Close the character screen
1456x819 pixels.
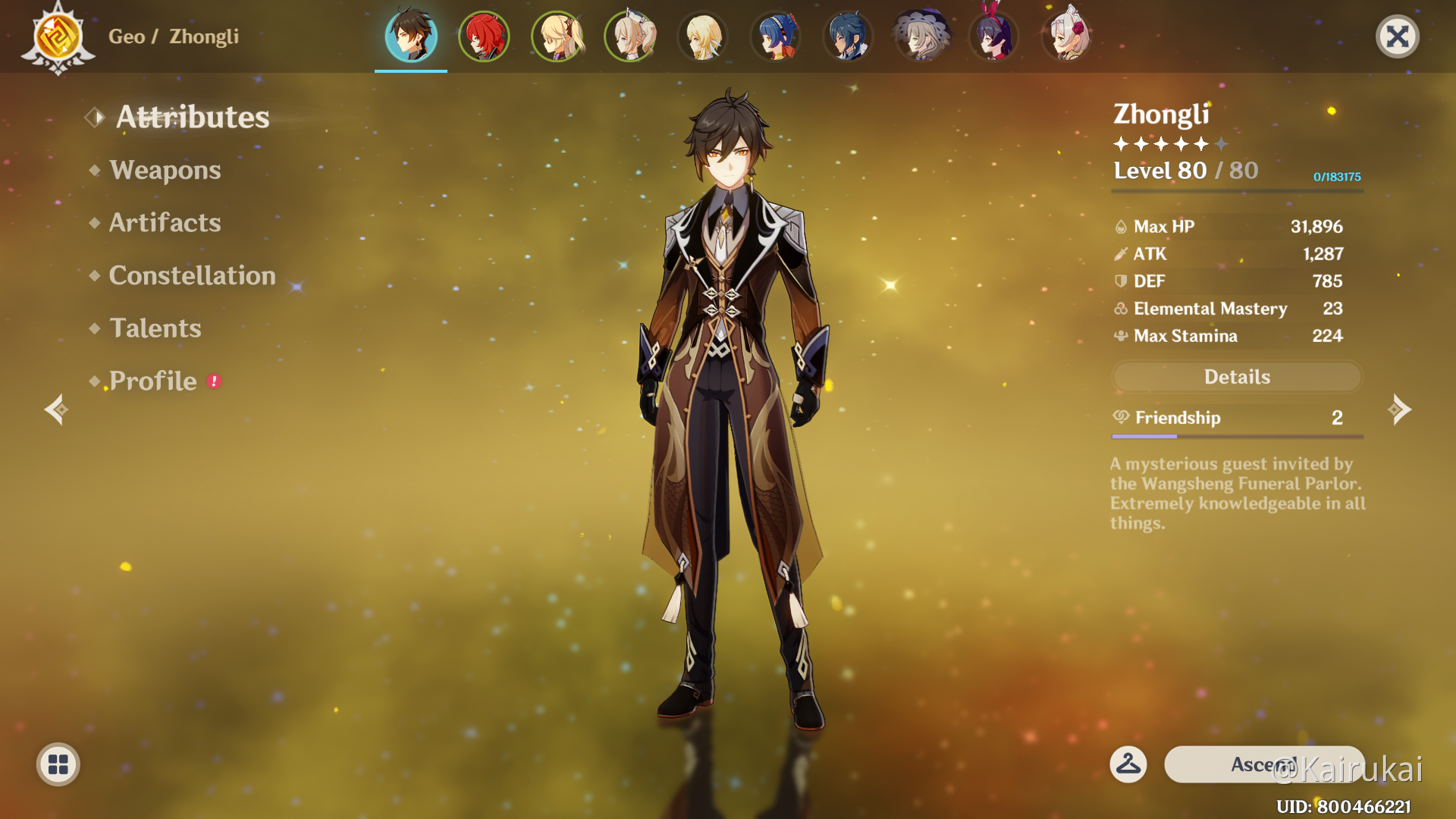(1397, 36)
